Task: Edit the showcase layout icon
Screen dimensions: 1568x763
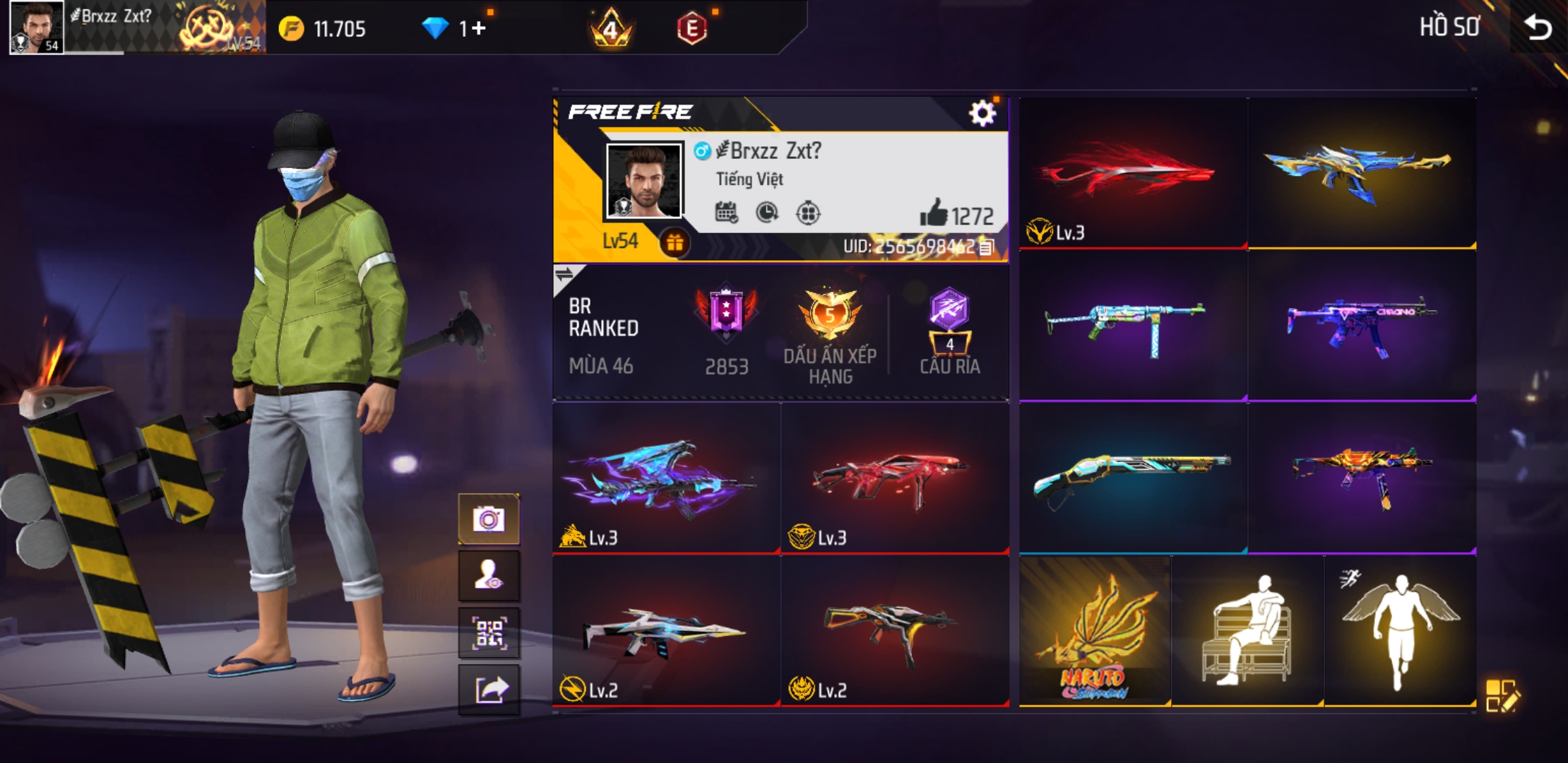Action: [x=1502, y=695]
